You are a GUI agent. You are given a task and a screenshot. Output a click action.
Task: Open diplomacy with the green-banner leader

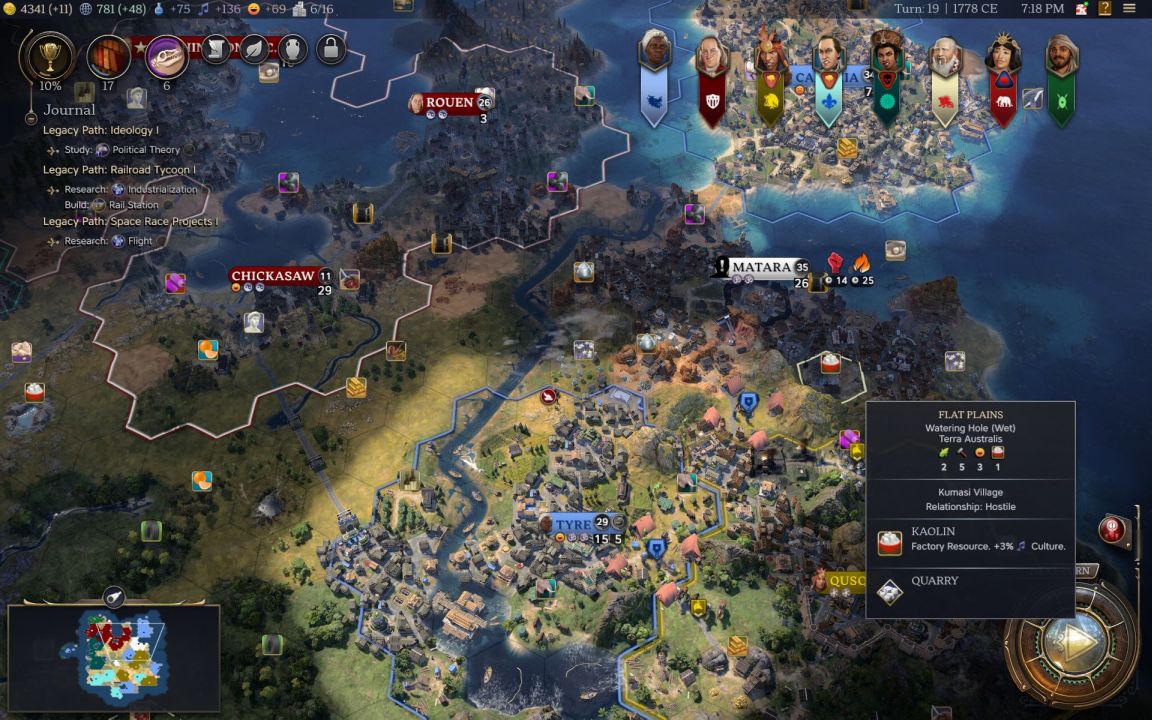(1061, 80)
